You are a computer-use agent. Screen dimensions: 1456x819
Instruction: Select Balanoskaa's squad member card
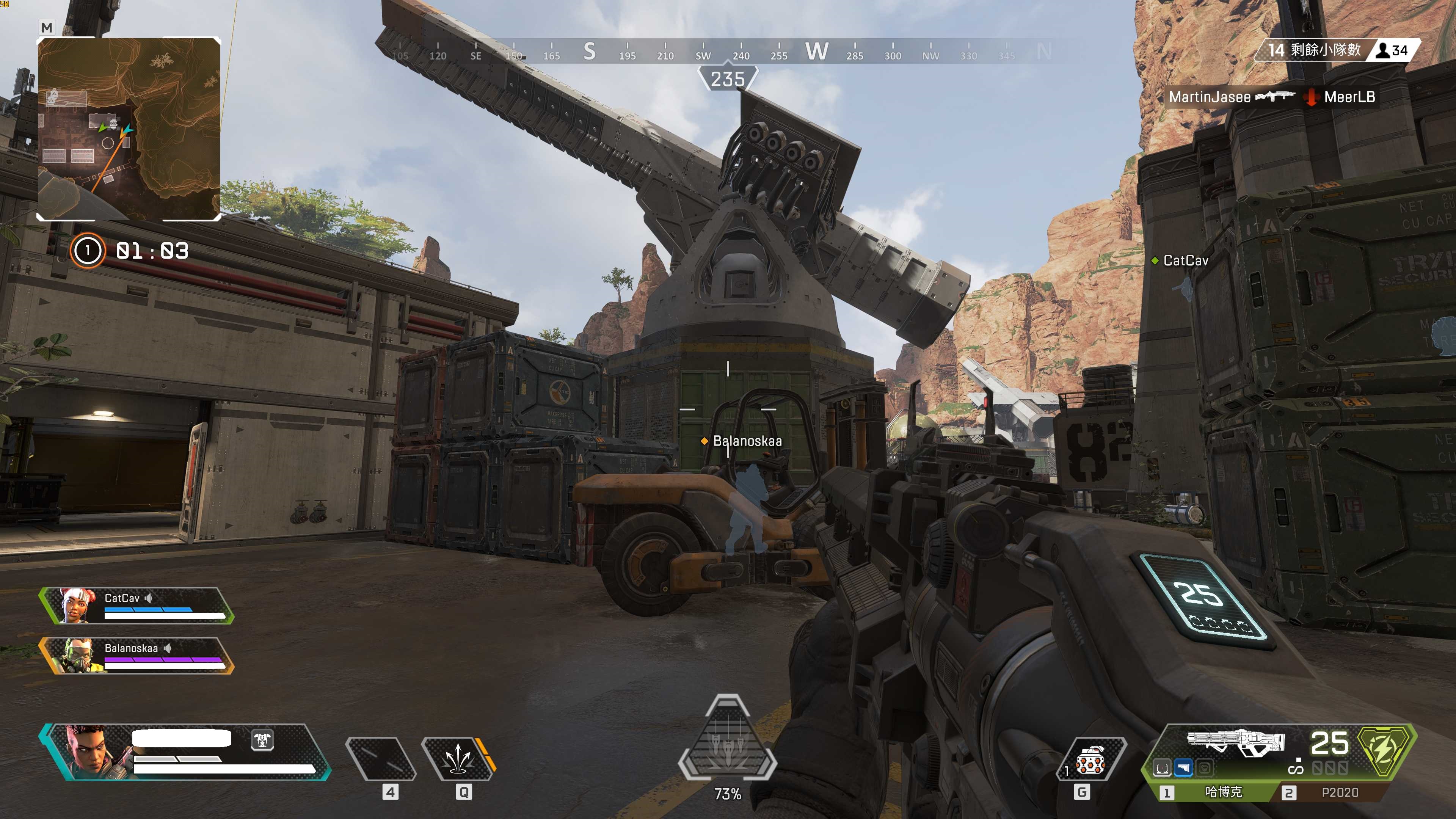point(136,656)
